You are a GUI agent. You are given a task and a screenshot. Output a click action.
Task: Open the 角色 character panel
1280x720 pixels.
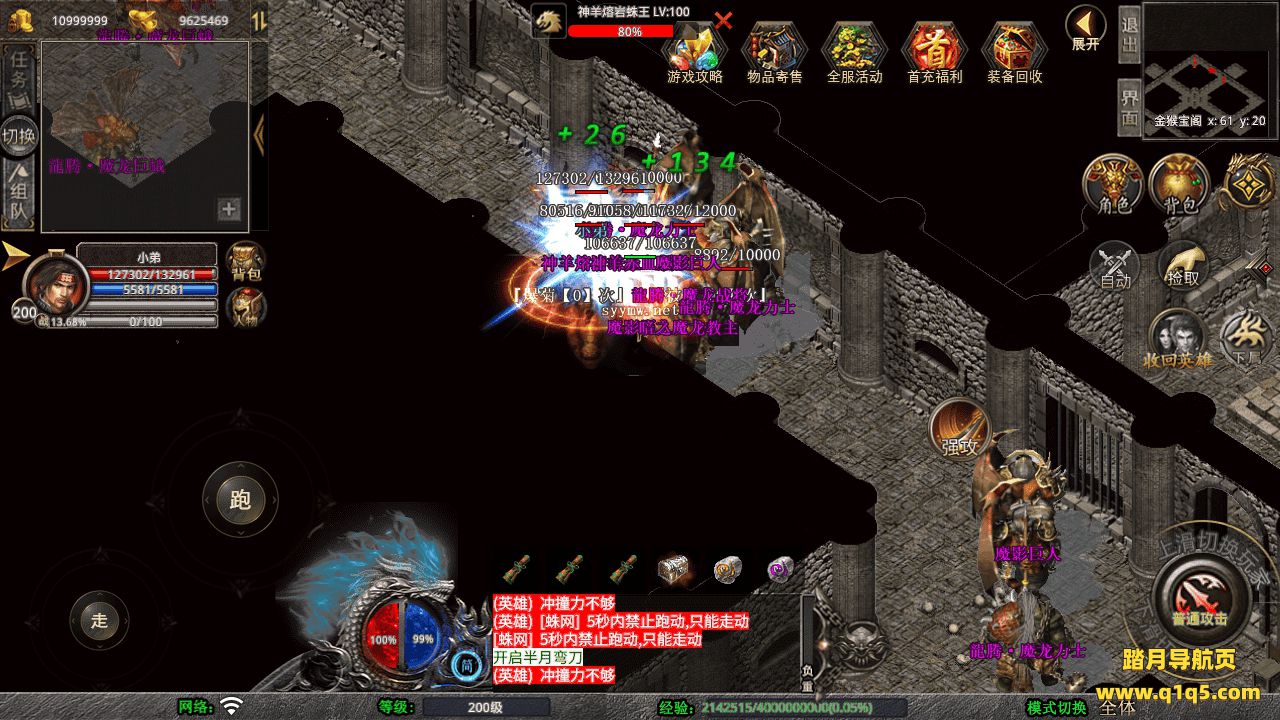tap(1114, 184)
